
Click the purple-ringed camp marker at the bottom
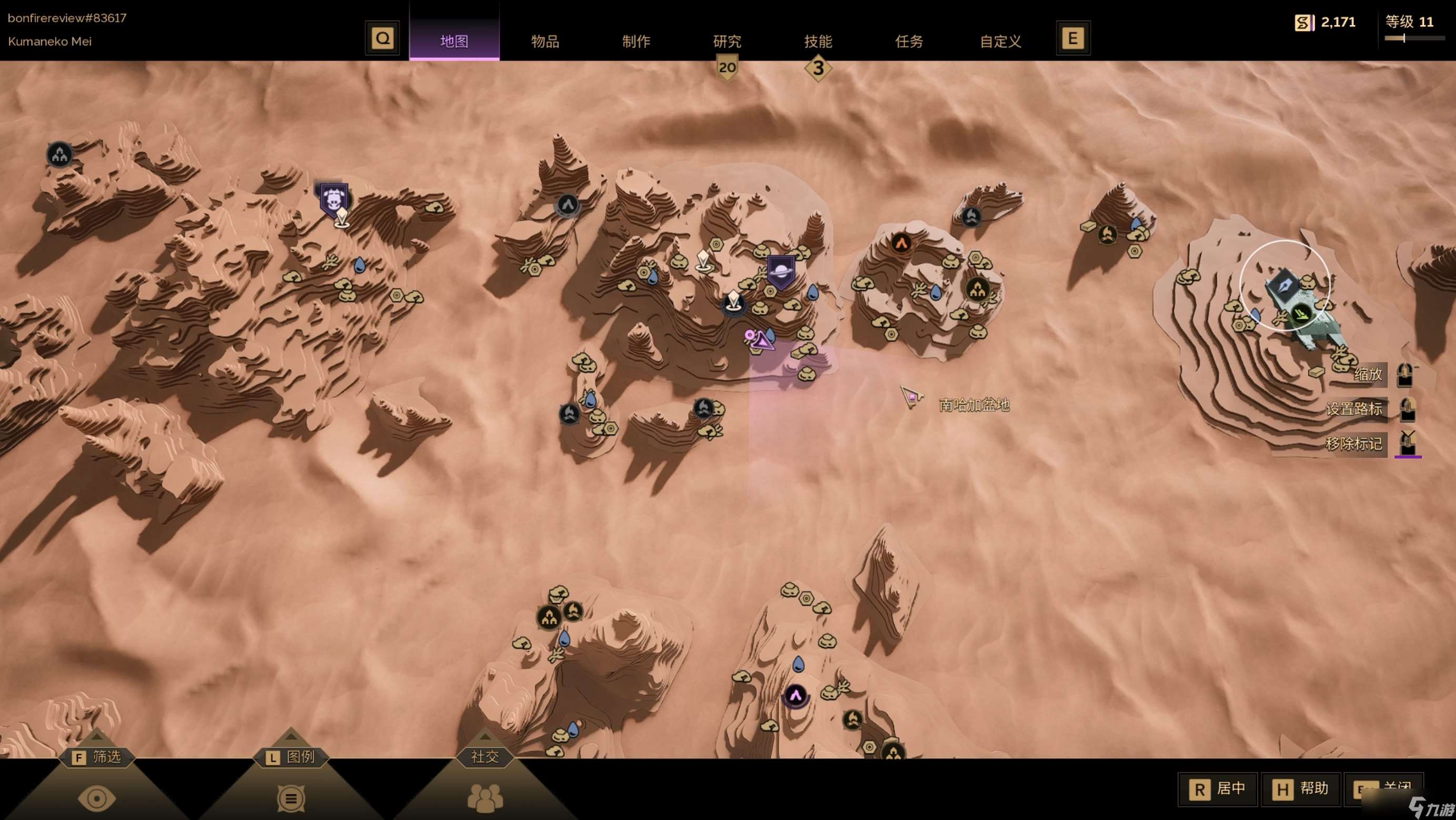[x=795, y=696]
